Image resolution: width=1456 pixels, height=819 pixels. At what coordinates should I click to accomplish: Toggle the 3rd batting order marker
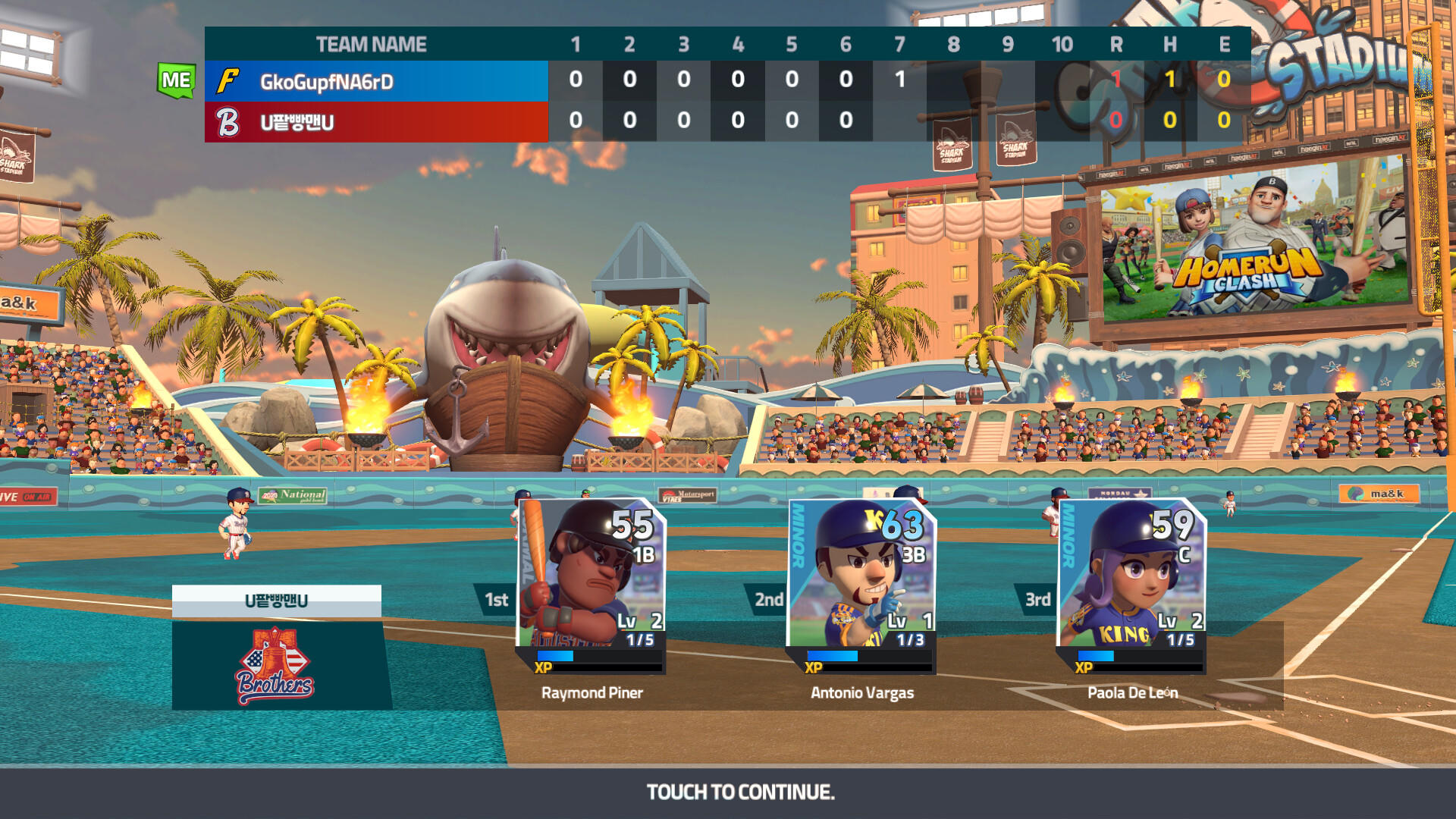coord(1037,600)
